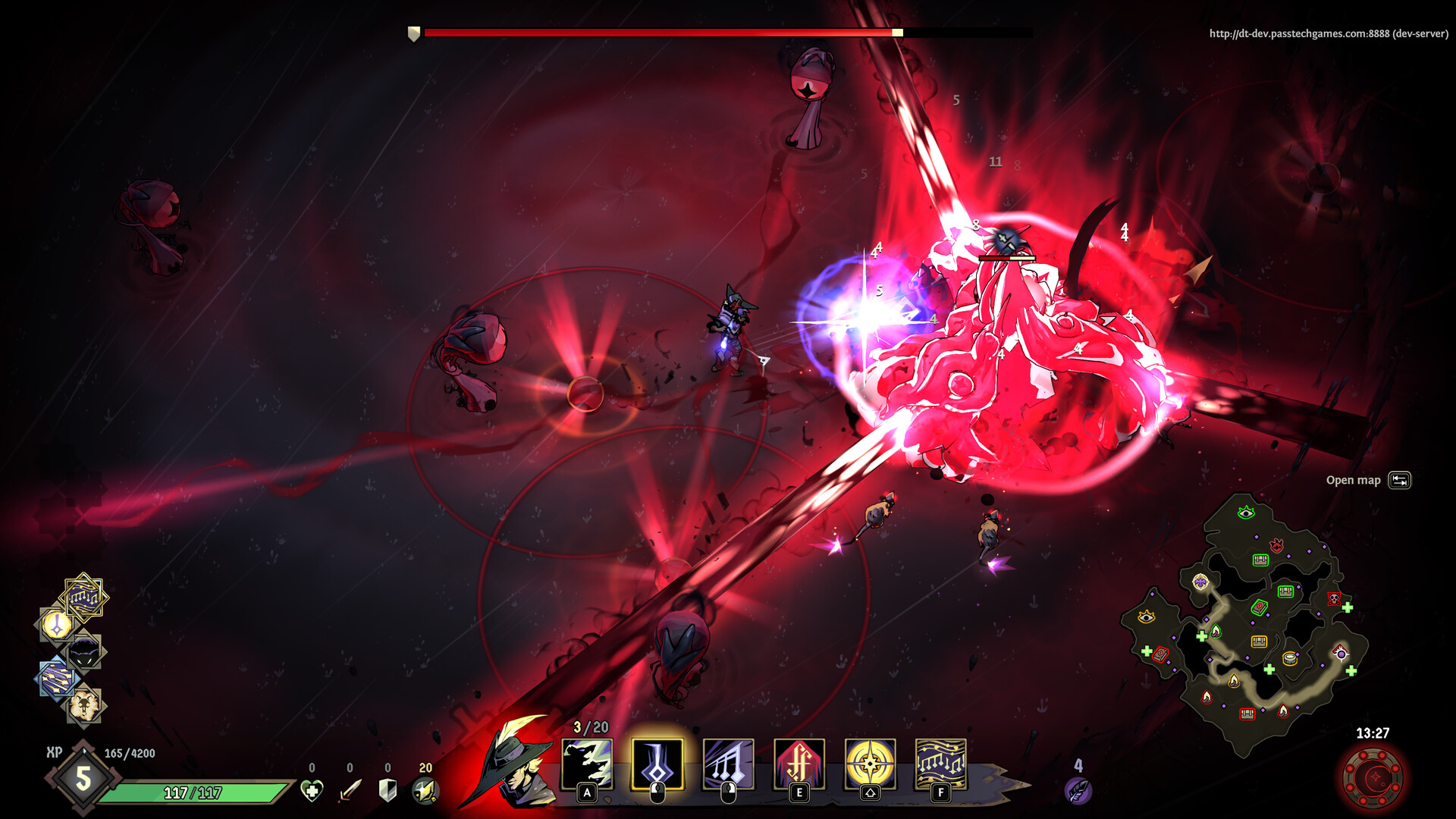
Task: Click the level 5 diamond badge
Action: 83,778
